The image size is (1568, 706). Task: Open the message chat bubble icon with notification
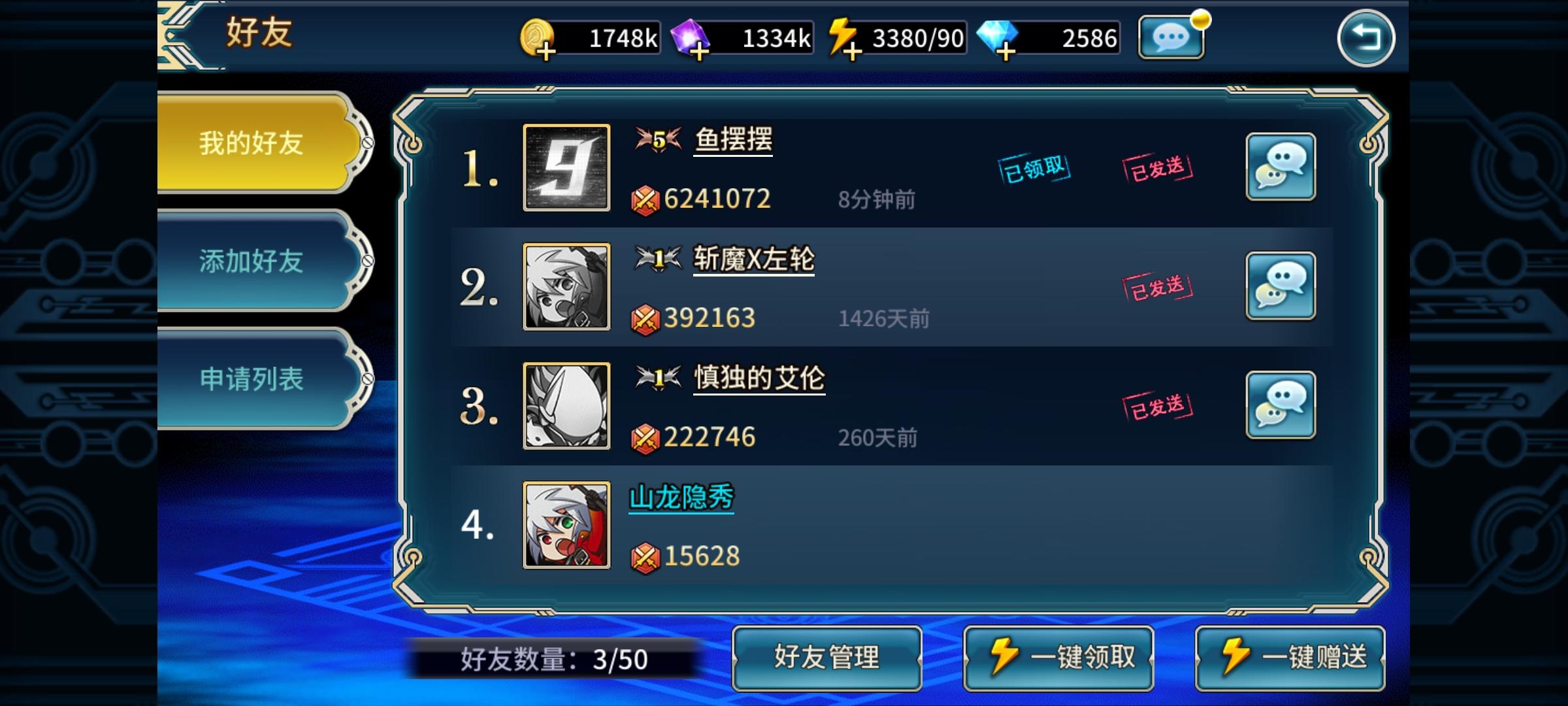click(x=1171, y=38)
